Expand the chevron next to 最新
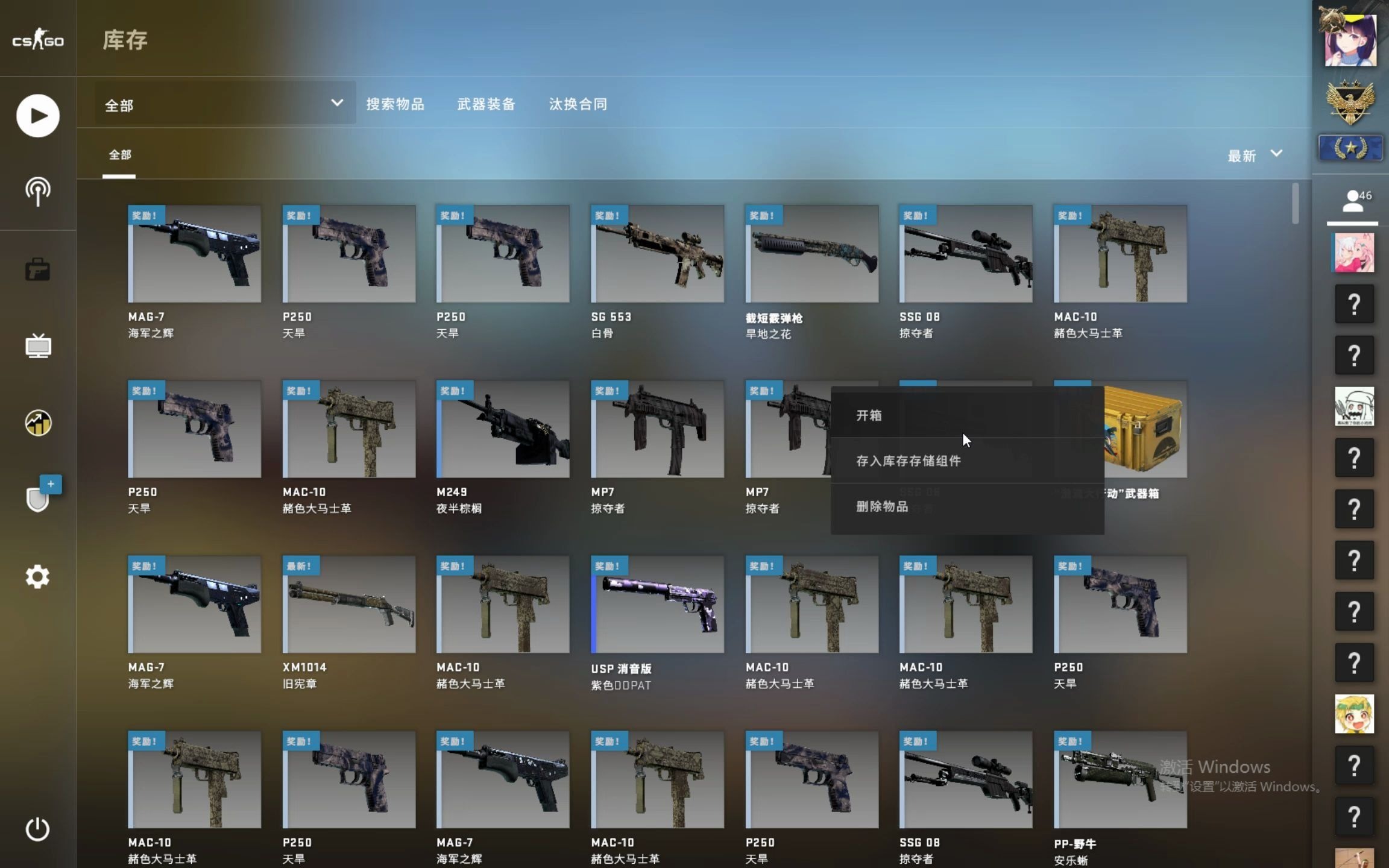The width and height of the screenshot is (1389, 868). tap(1276, 155)
